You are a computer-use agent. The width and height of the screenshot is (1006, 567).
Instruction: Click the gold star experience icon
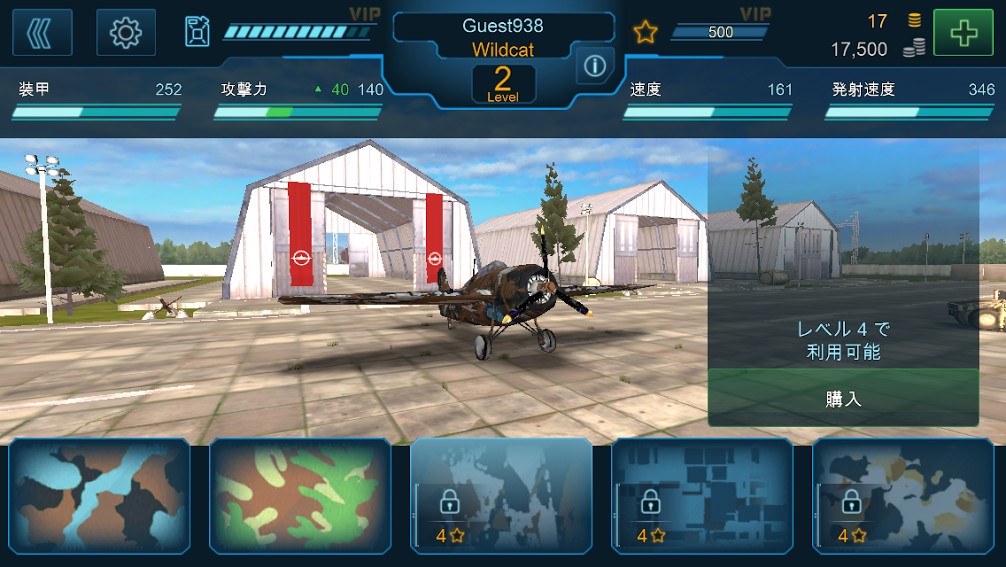(x=645, y=32)
